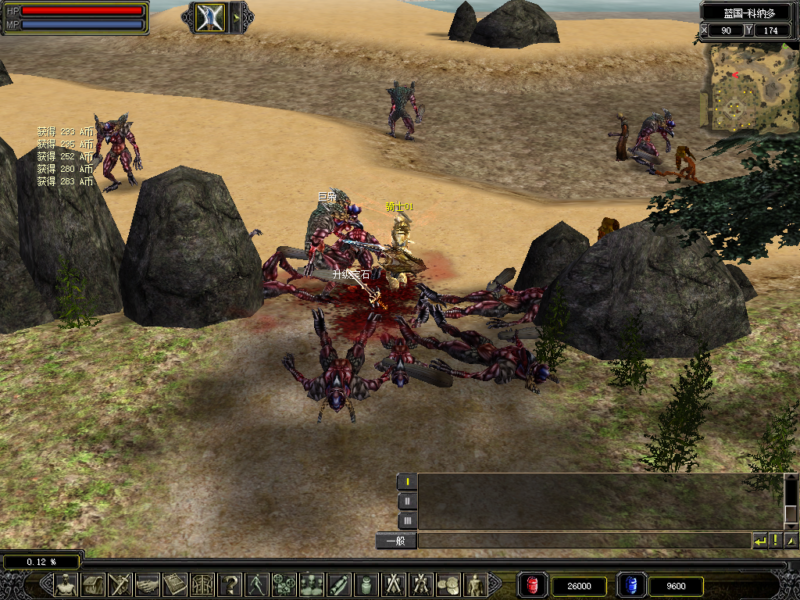The height and width of the screenshot is (600, 800).
Task: Use the blue mana potion slot
Action: coord(630,585)
